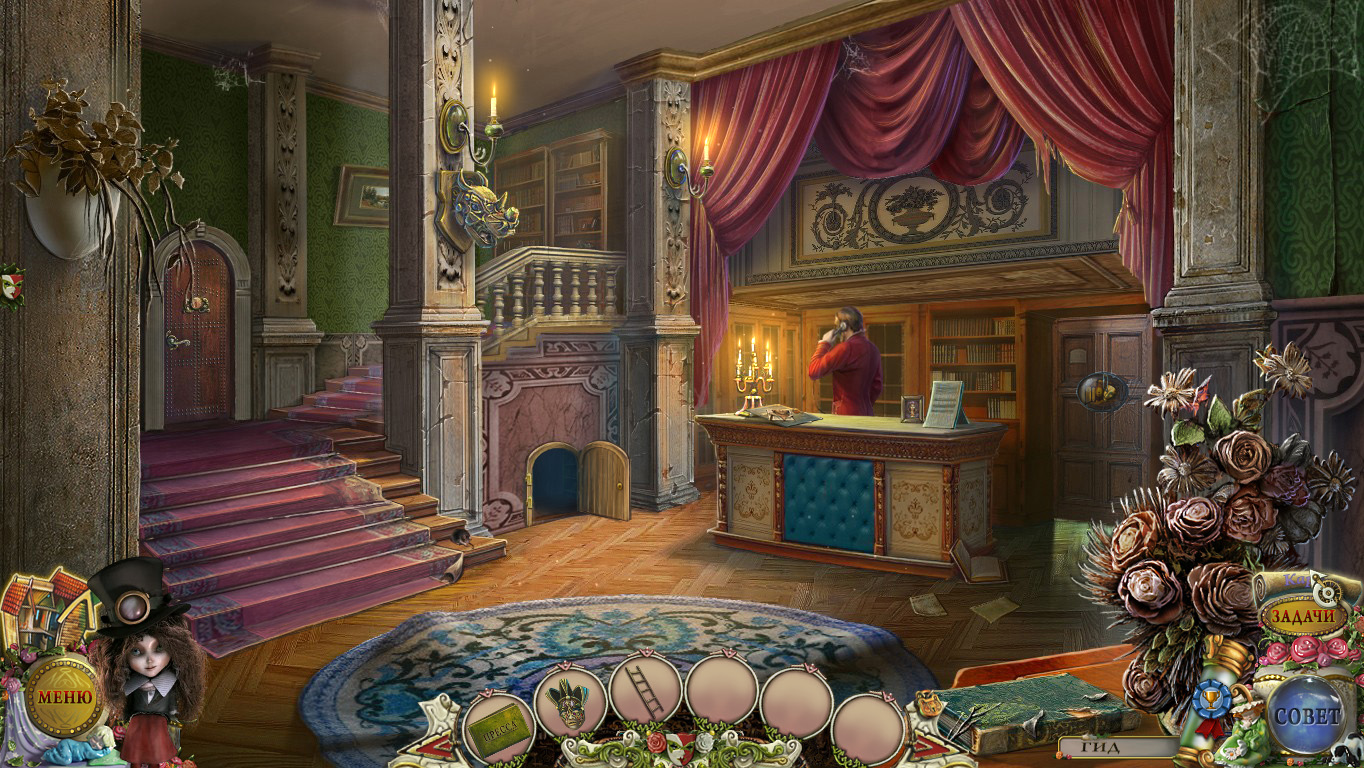This screenshot has height=768, width=1364.
Task: Select the ladder inventory item
Action: tap(646, 690)
